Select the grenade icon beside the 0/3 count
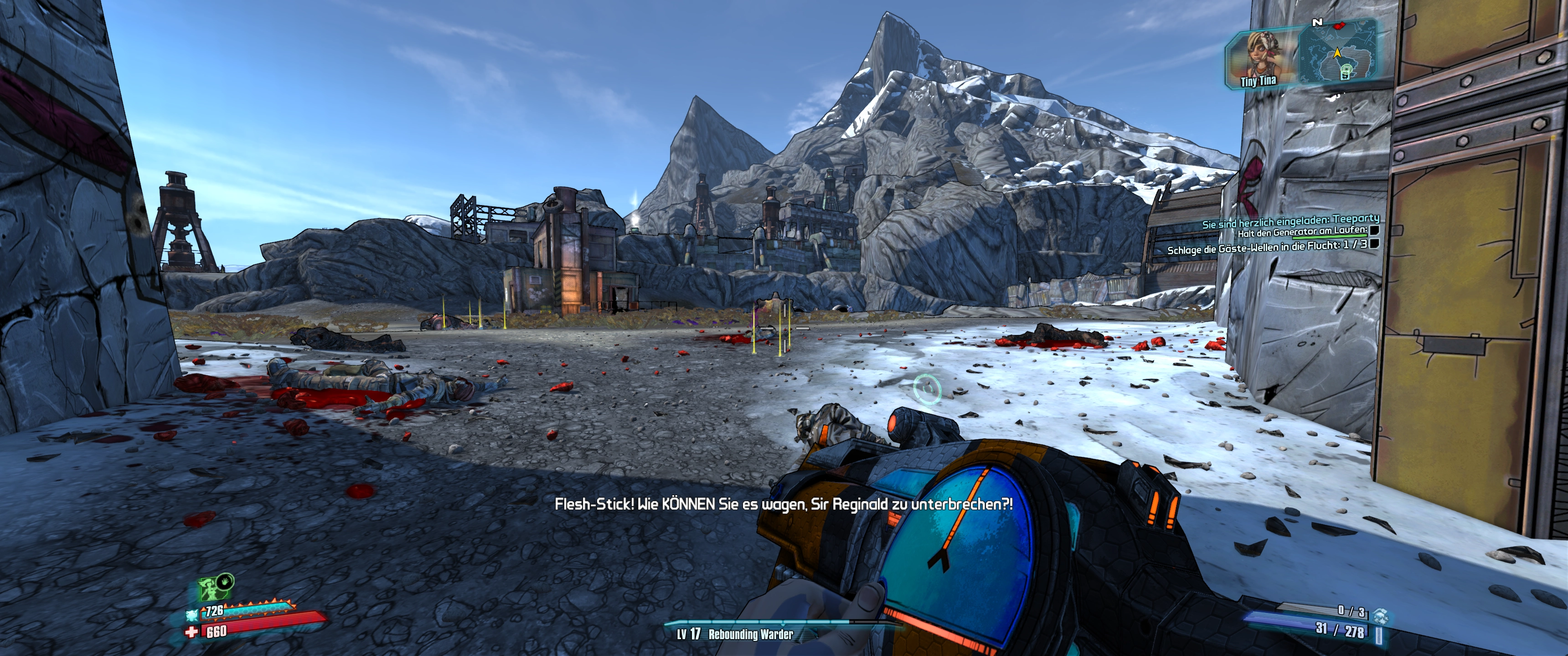The image size is (1568, 656). 1380,615
